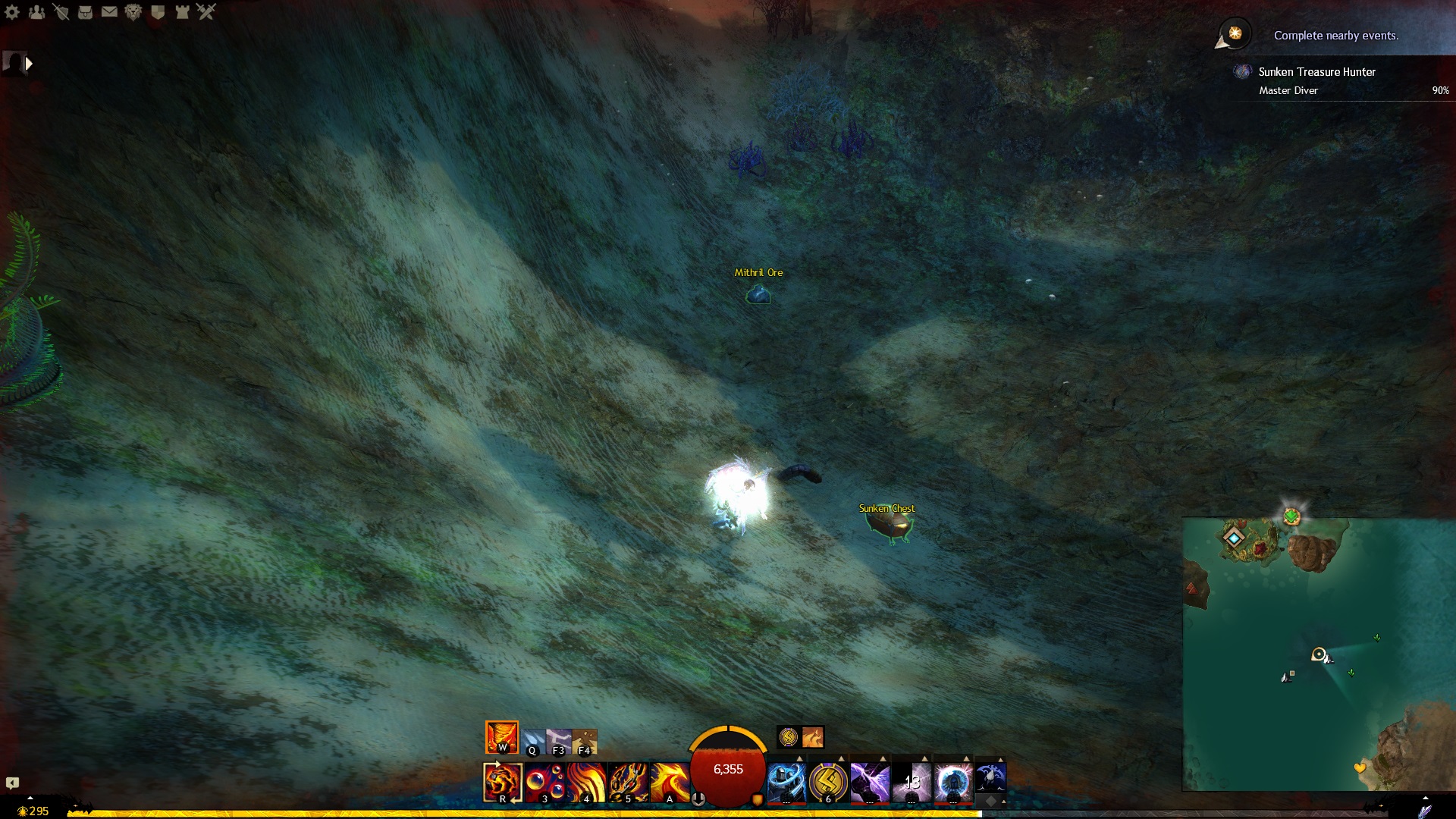Screen dimensions: 1456x819
Task: Open the World vs World castle icon
Action: tap(182, 11)
